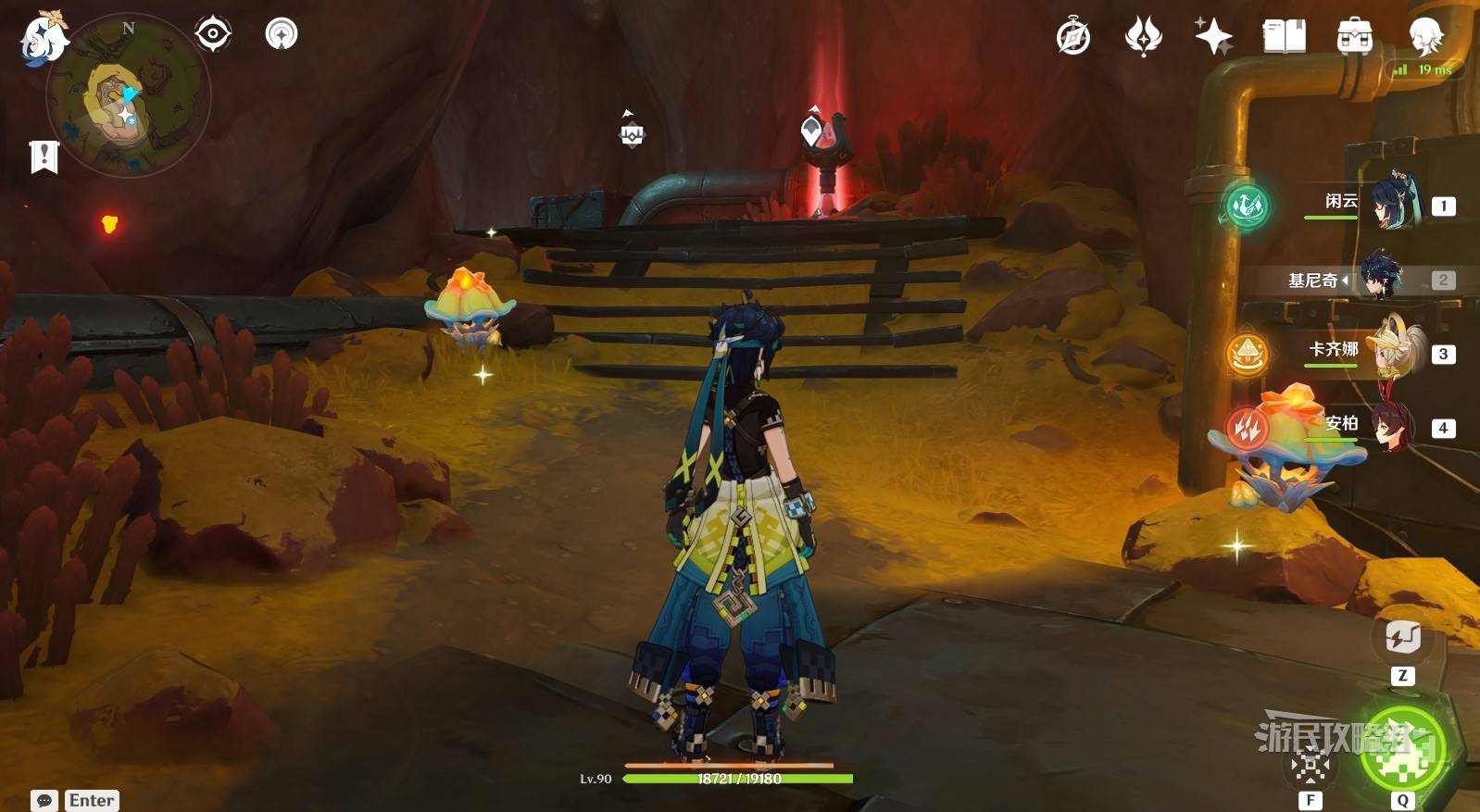Screen dimensions: 1480x812
Task: Open the character profile head icon
Action: [1424, 37]
